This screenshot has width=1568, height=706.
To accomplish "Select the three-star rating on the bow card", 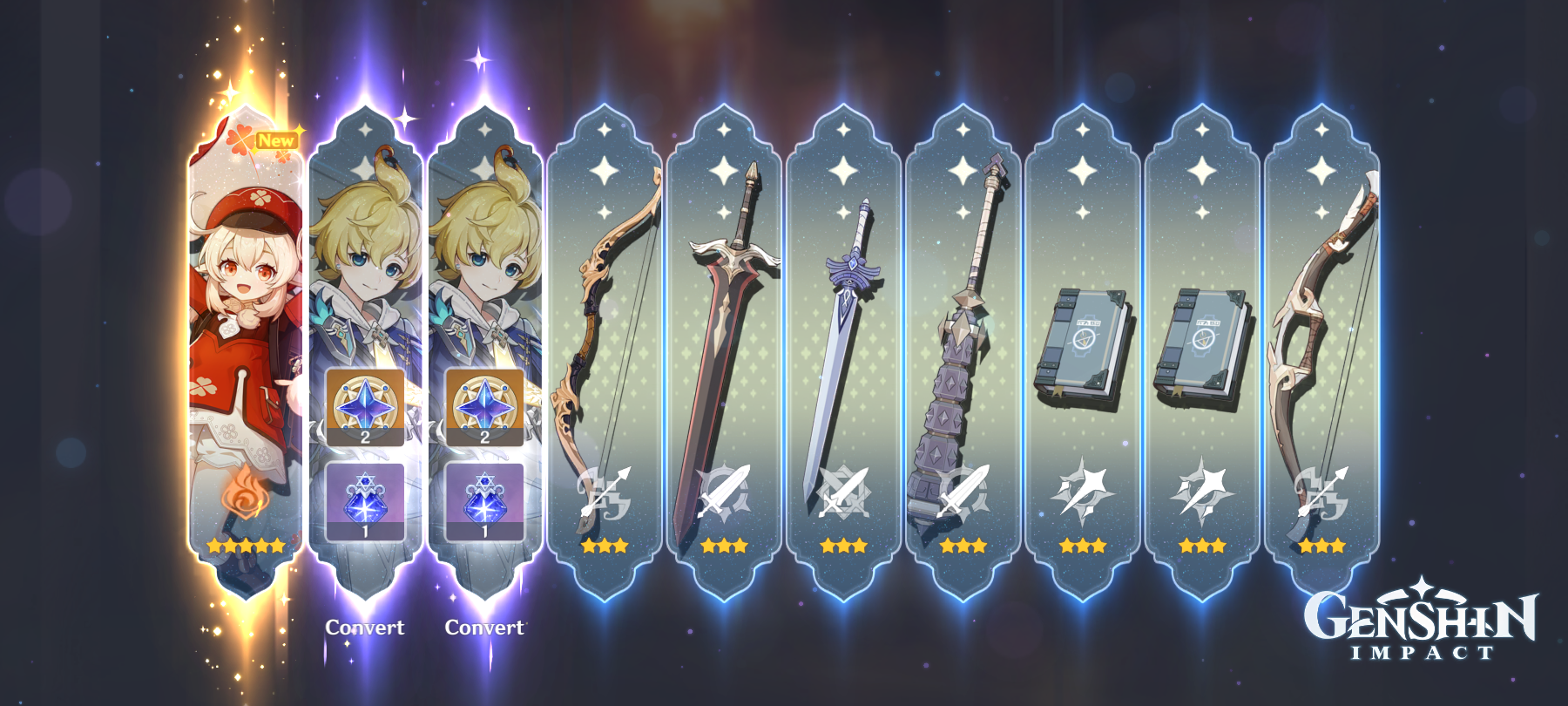I will [605, 546].
